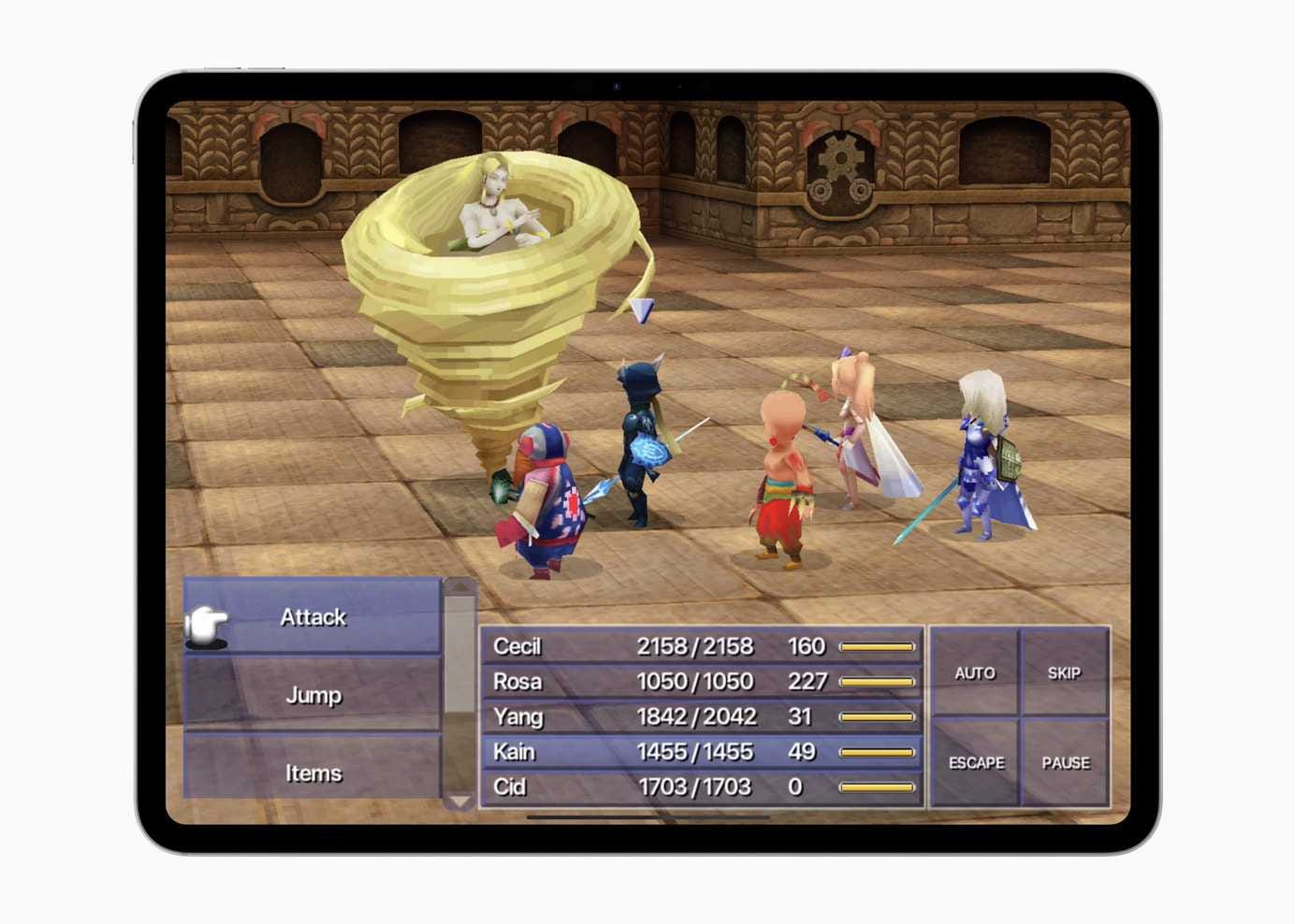Enable AUTO battle mode
This screenshot has height=924, width=1295.
[x=976, y=672]
